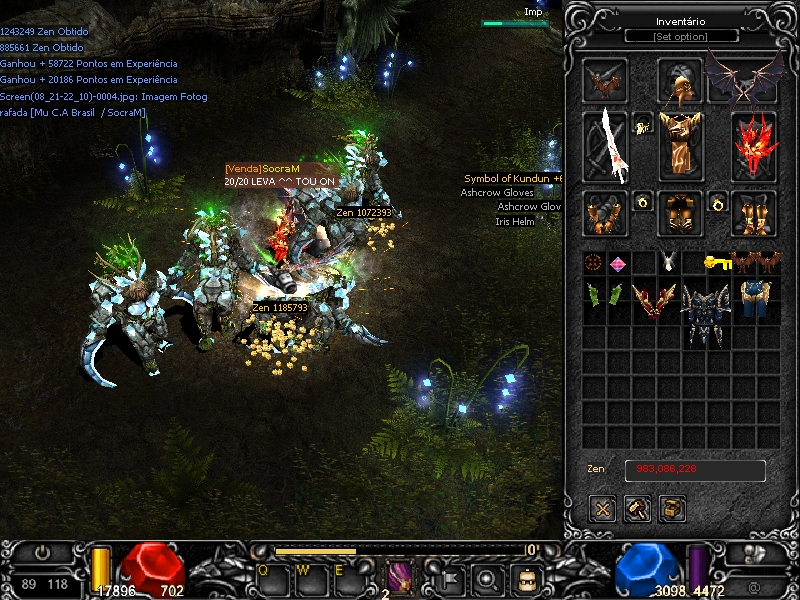Pick the golden key in inventory
This screenshot has width=800, height=600.
[718, 263]
